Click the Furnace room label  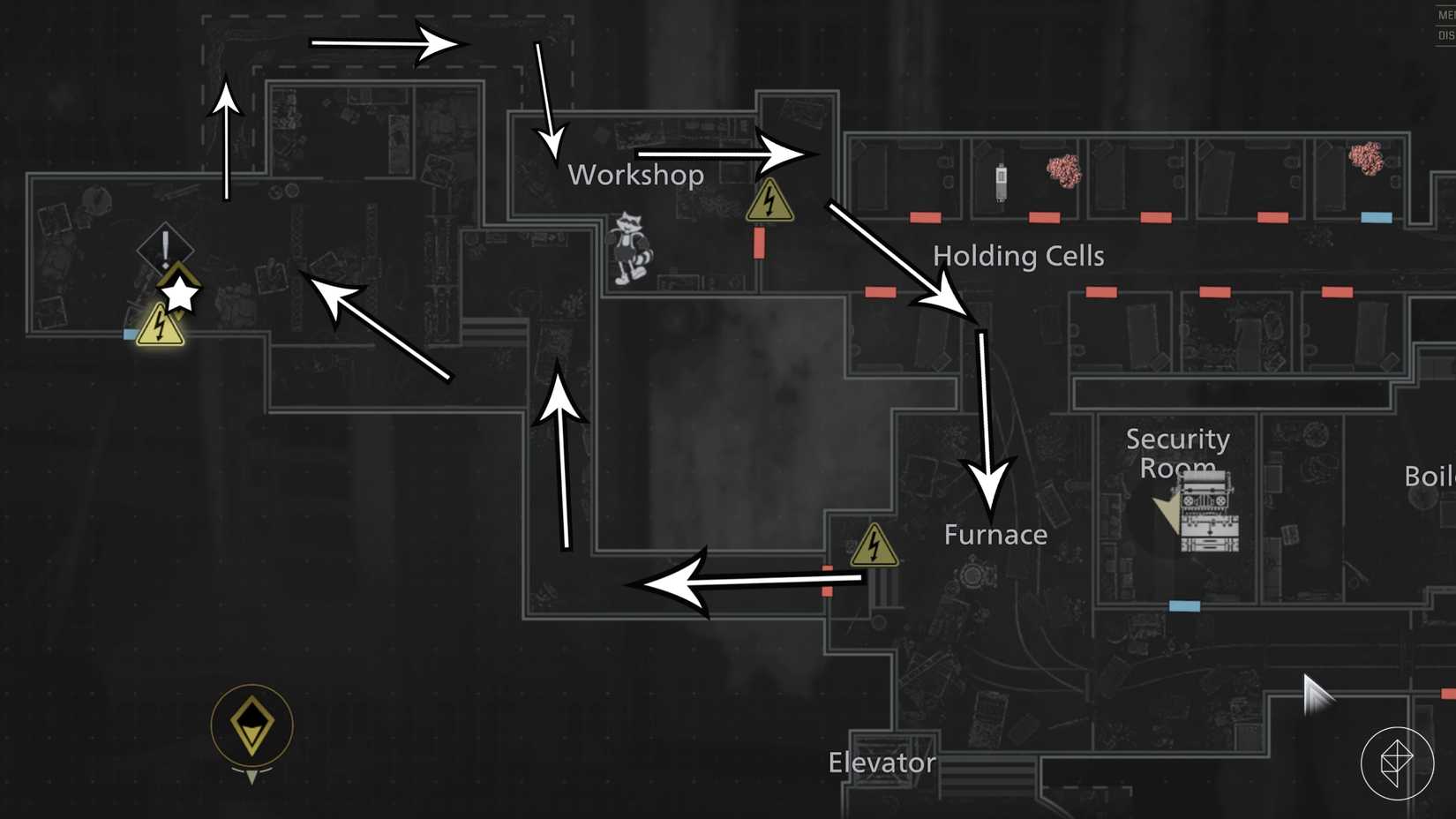[x=994, y=534]
